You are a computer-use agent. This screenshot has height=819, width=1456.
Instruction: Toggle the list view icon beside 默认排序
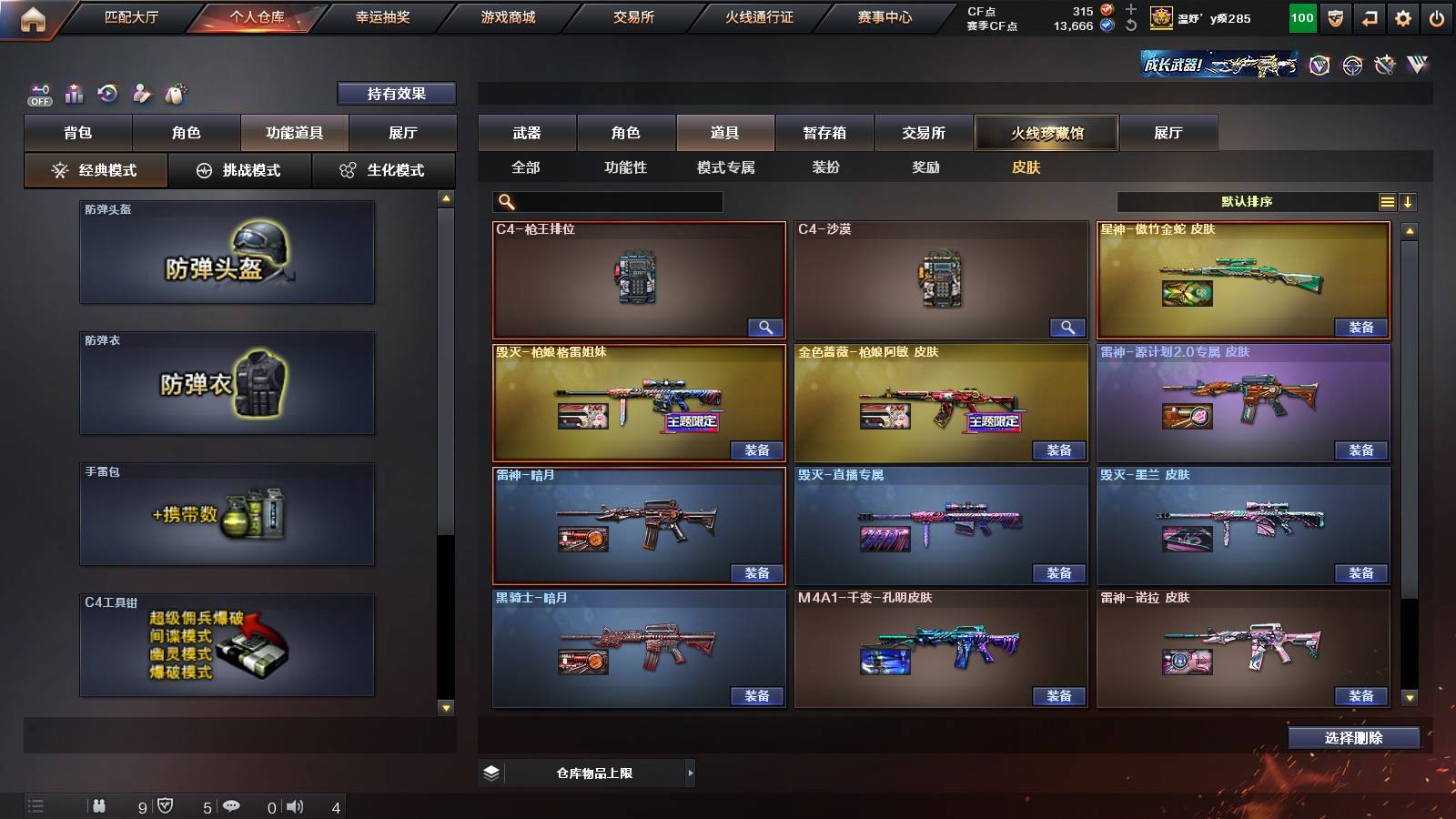pos(1387,201)
